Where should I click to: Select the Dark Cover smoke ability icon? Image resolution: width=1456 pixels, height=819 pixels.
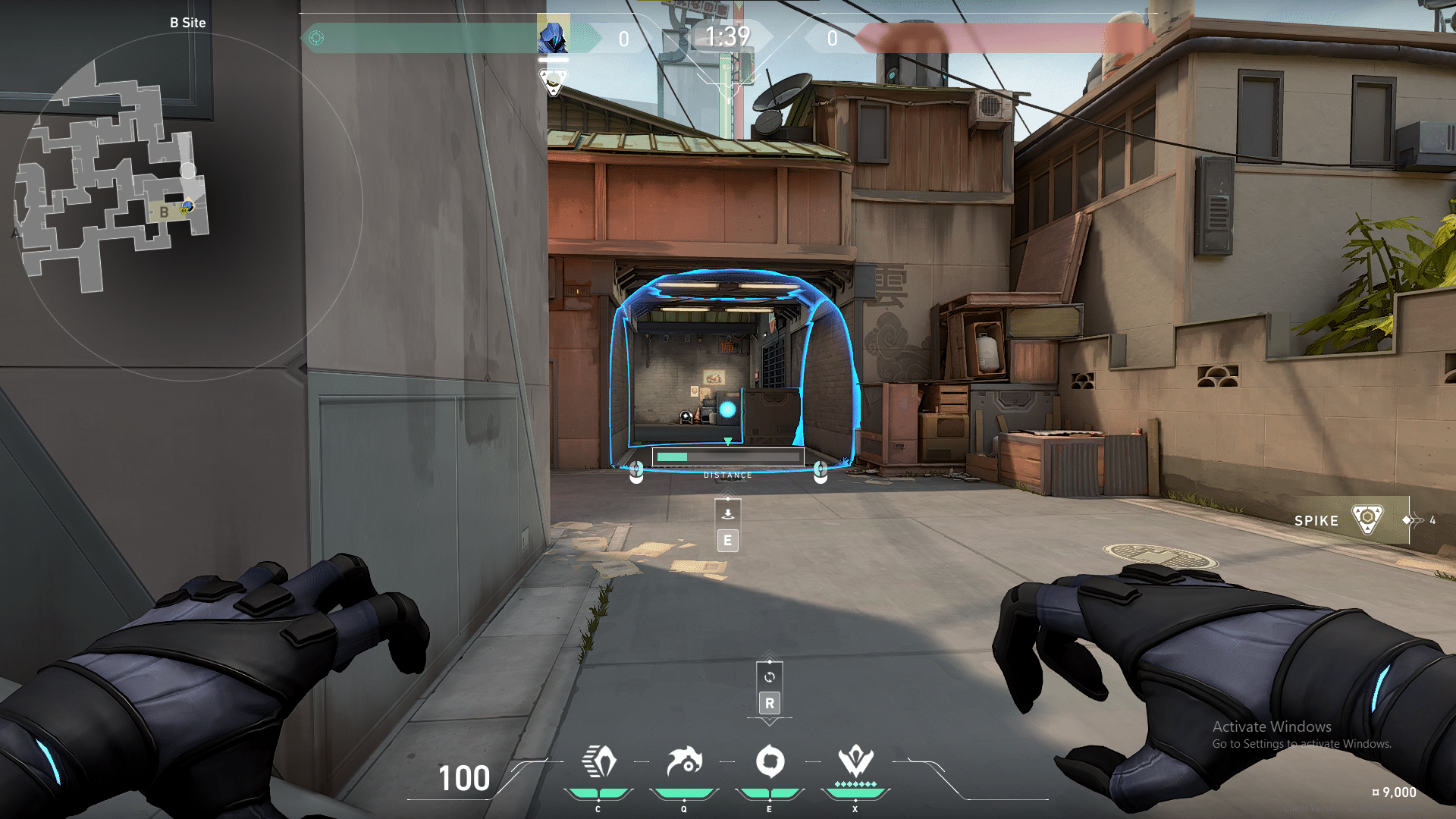pyautogui.click(x=770, y=762)
